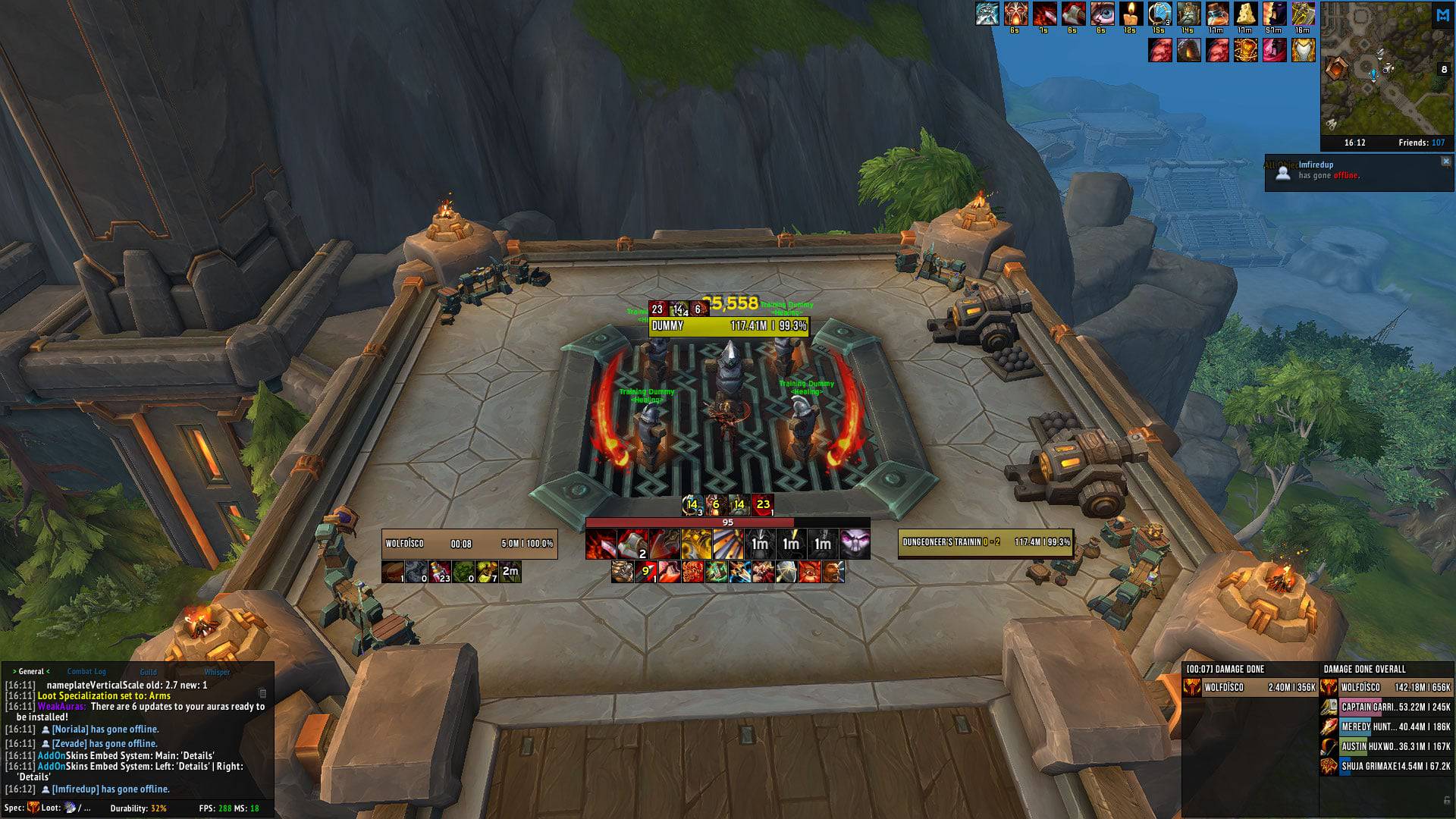Click the cheese wedge buff icon
Image resolution: width=1456 pixels, height=819 pixels.
point(1245,14)
